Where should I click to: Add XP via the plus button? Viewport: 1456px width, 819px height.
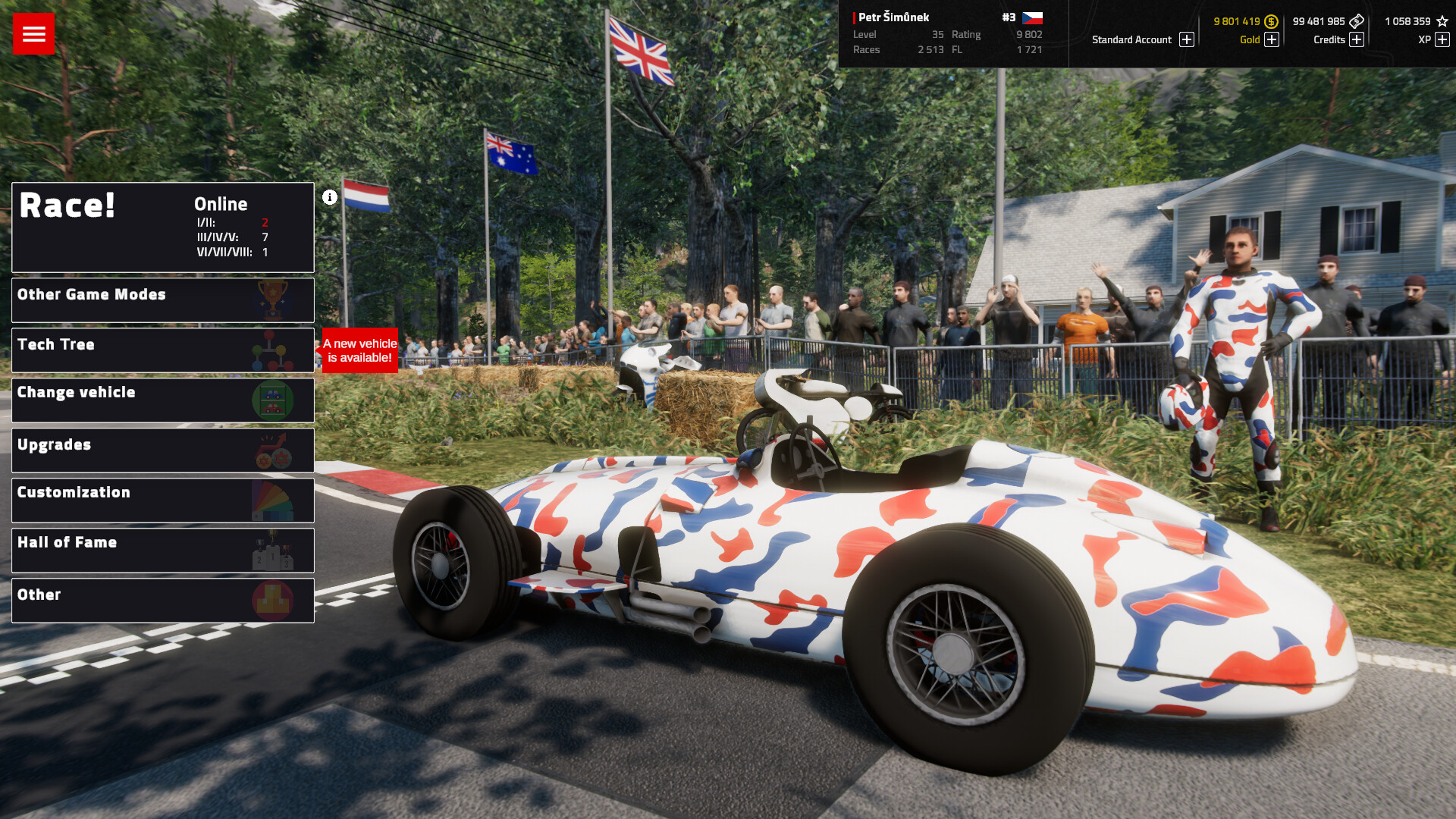[x=1442, y=39]
